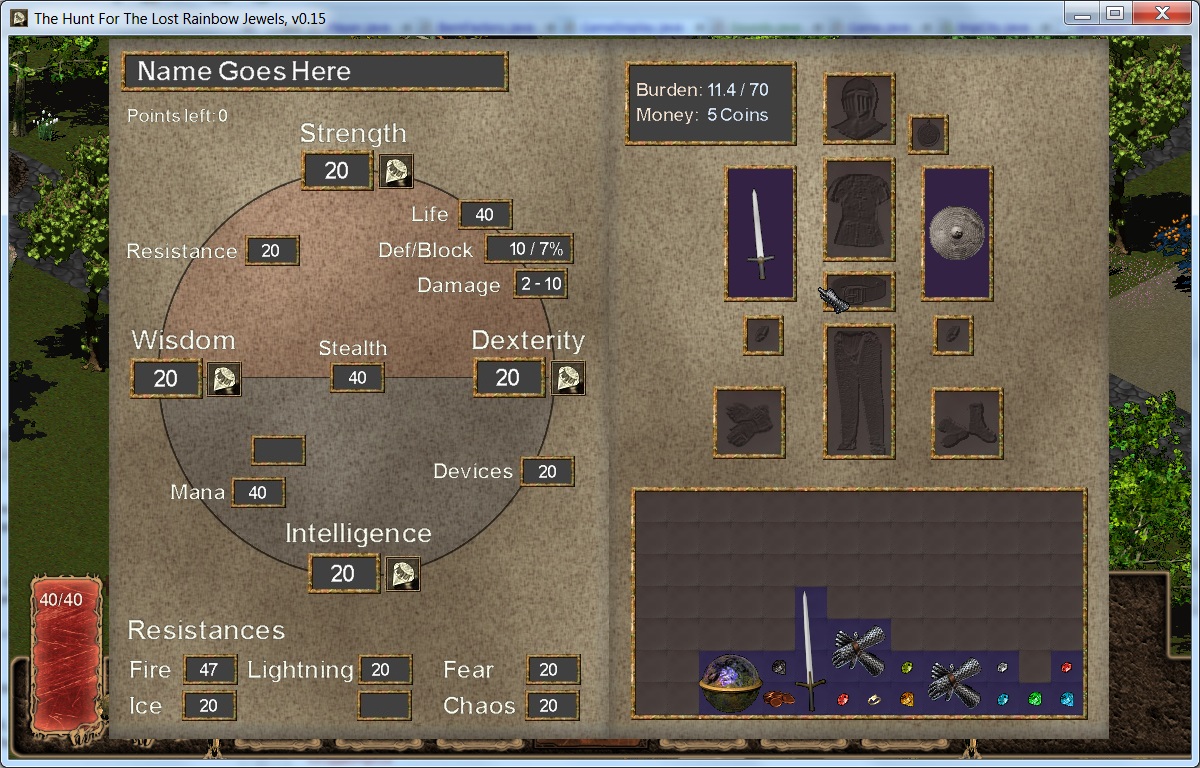
Task: Select the empty boots equipment slot
Action: point(967,422)
